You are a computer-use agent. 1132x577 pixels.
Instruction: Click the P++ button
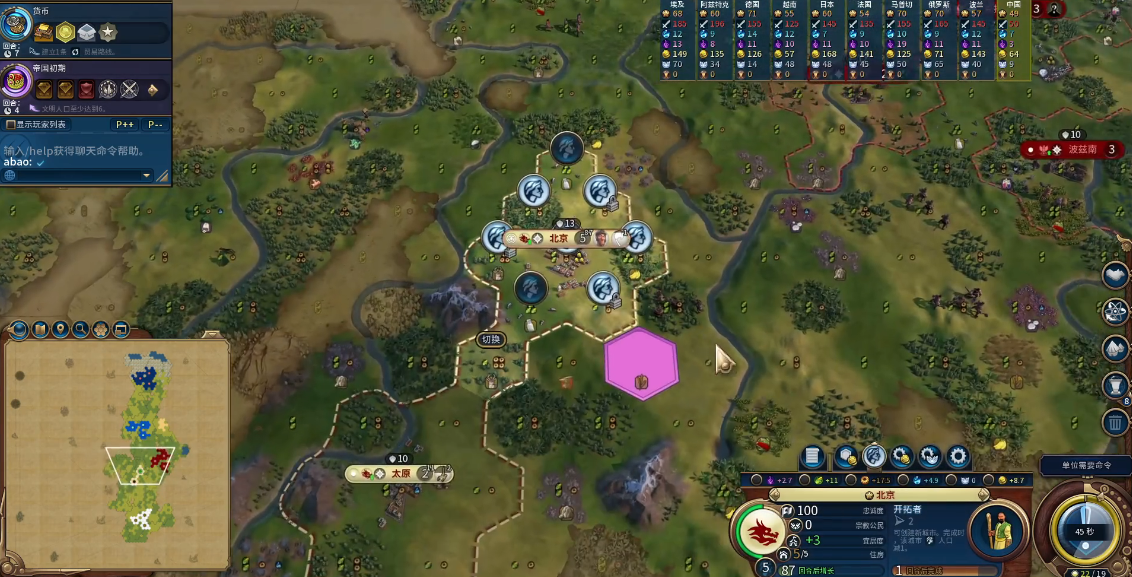[x=125, y=125]
